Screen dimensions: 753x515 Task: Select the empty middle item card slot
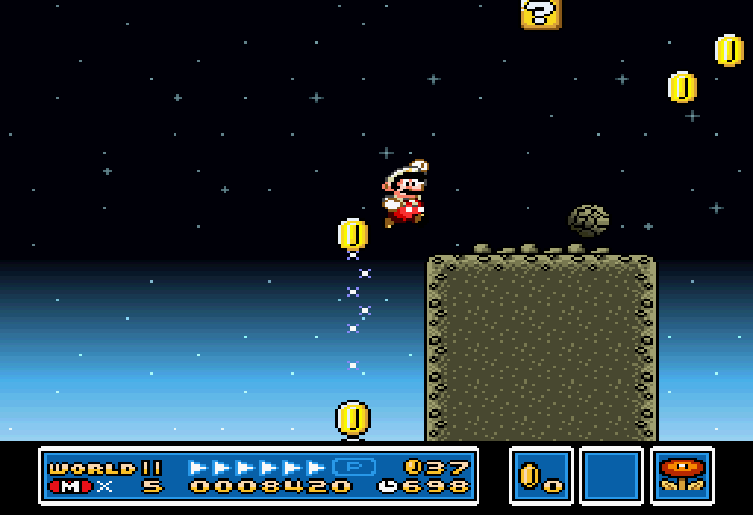click(x=611, y=475)
